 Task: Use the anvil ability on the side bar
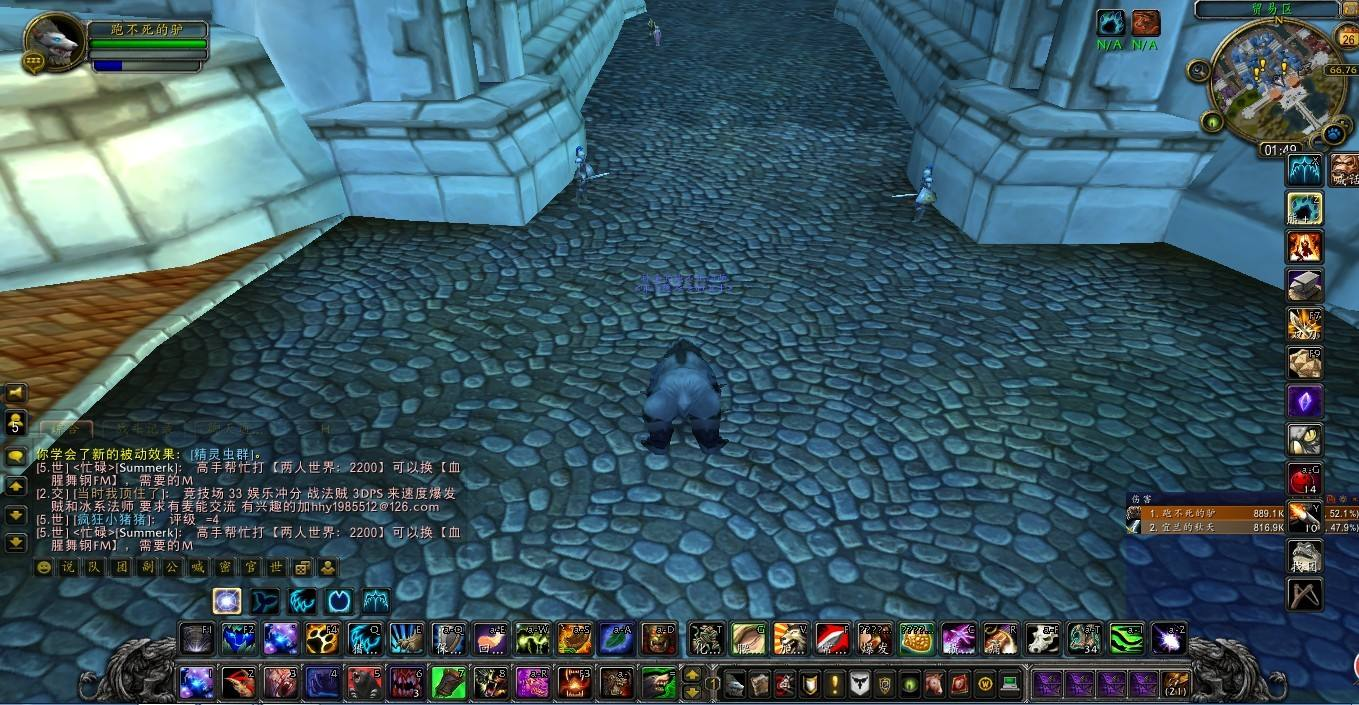(1305, 285)
